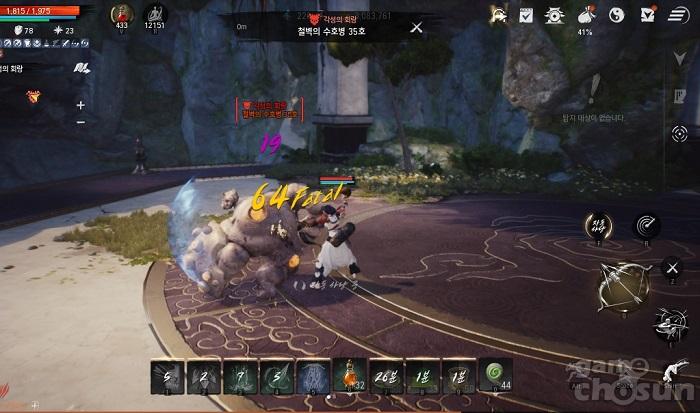700x413 pixels.
Task: Use the green swirl item with 44
Action: coord(495,376)
